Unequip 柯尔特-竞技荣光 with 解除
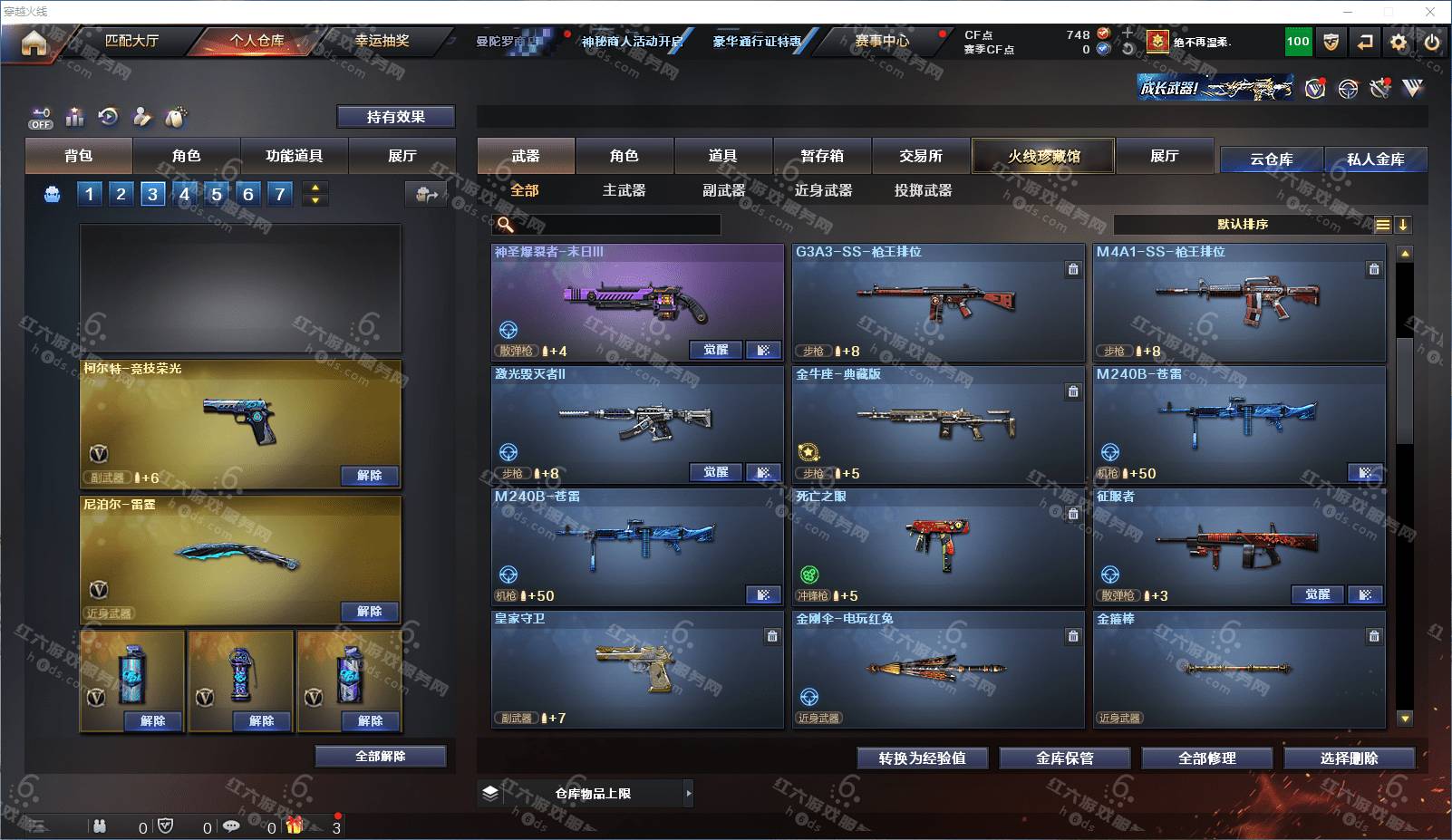This screenshot has width=1452, height=840. (369, 476)
